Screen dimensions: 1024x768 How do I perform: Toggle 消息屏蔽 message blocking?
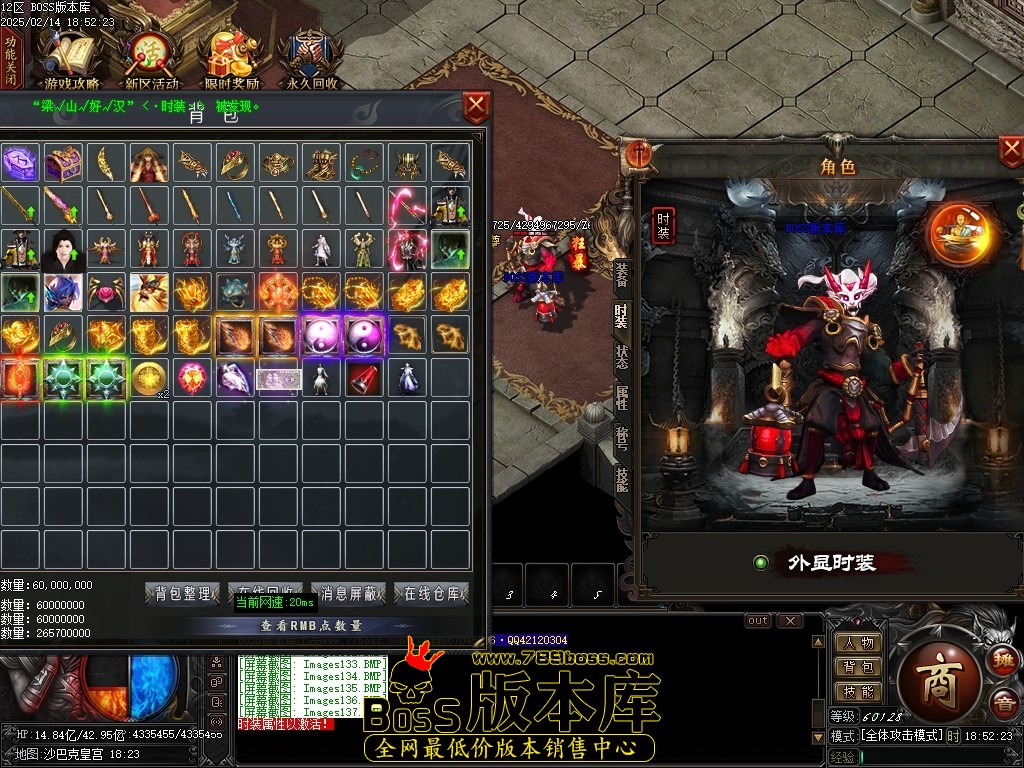click(x=348, y=594)
